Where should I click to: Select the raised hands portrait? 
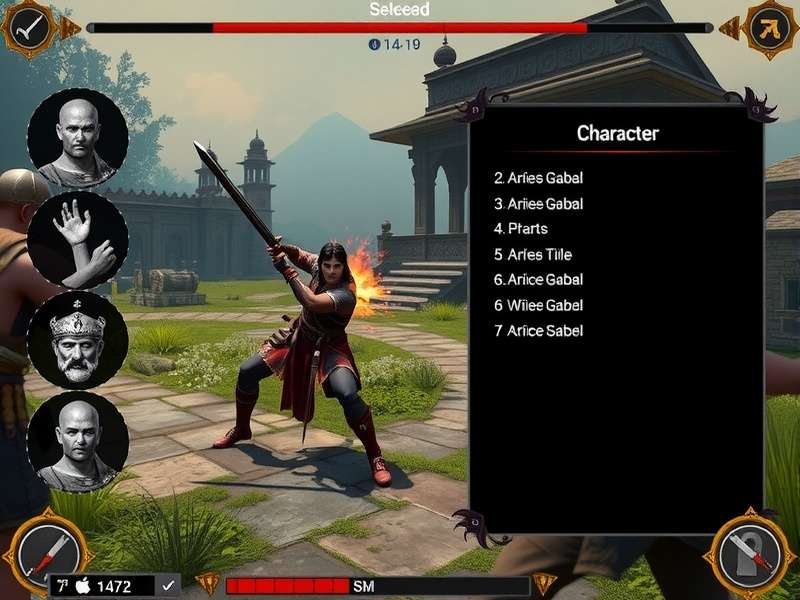coord(77,240)
